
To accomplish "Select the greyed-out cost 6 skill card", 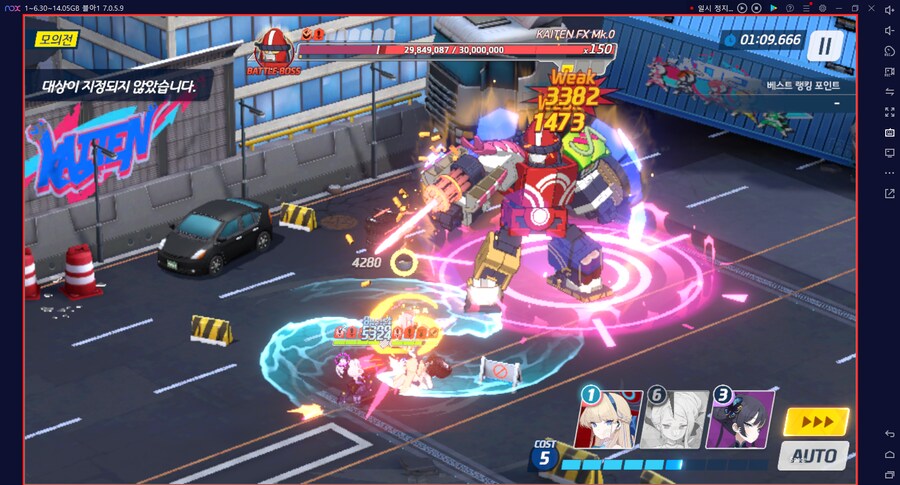I will pyautogui.click(x=673, y=418).
